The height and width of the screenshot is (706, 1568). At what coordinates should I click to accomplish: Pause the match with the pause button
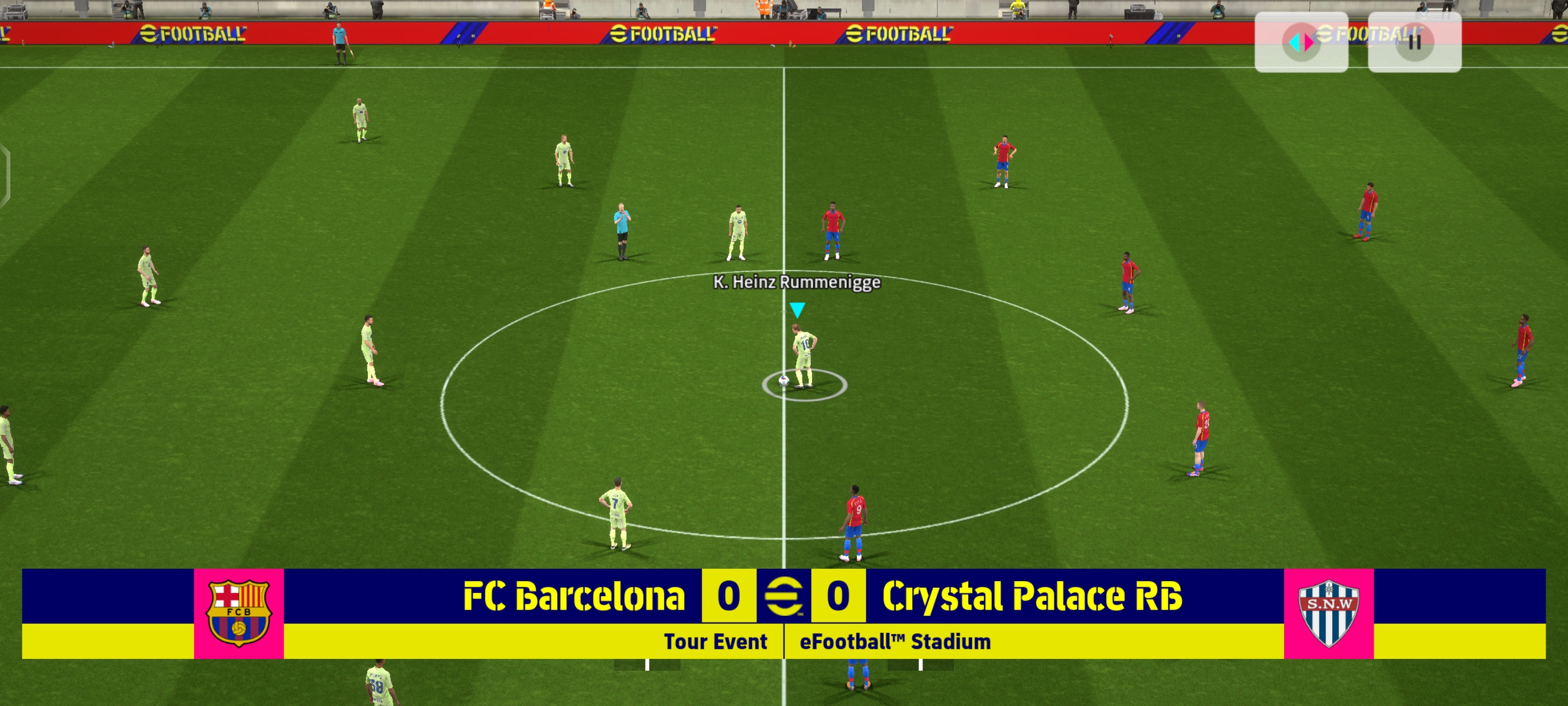1414,42
